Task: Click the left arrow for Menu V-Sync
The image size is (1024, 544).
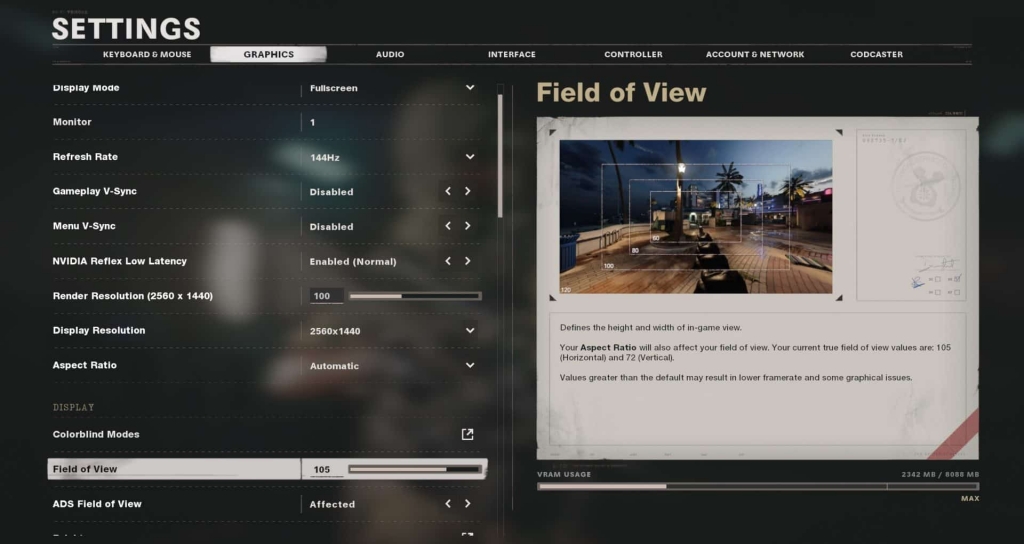Action: pos(448,226)
